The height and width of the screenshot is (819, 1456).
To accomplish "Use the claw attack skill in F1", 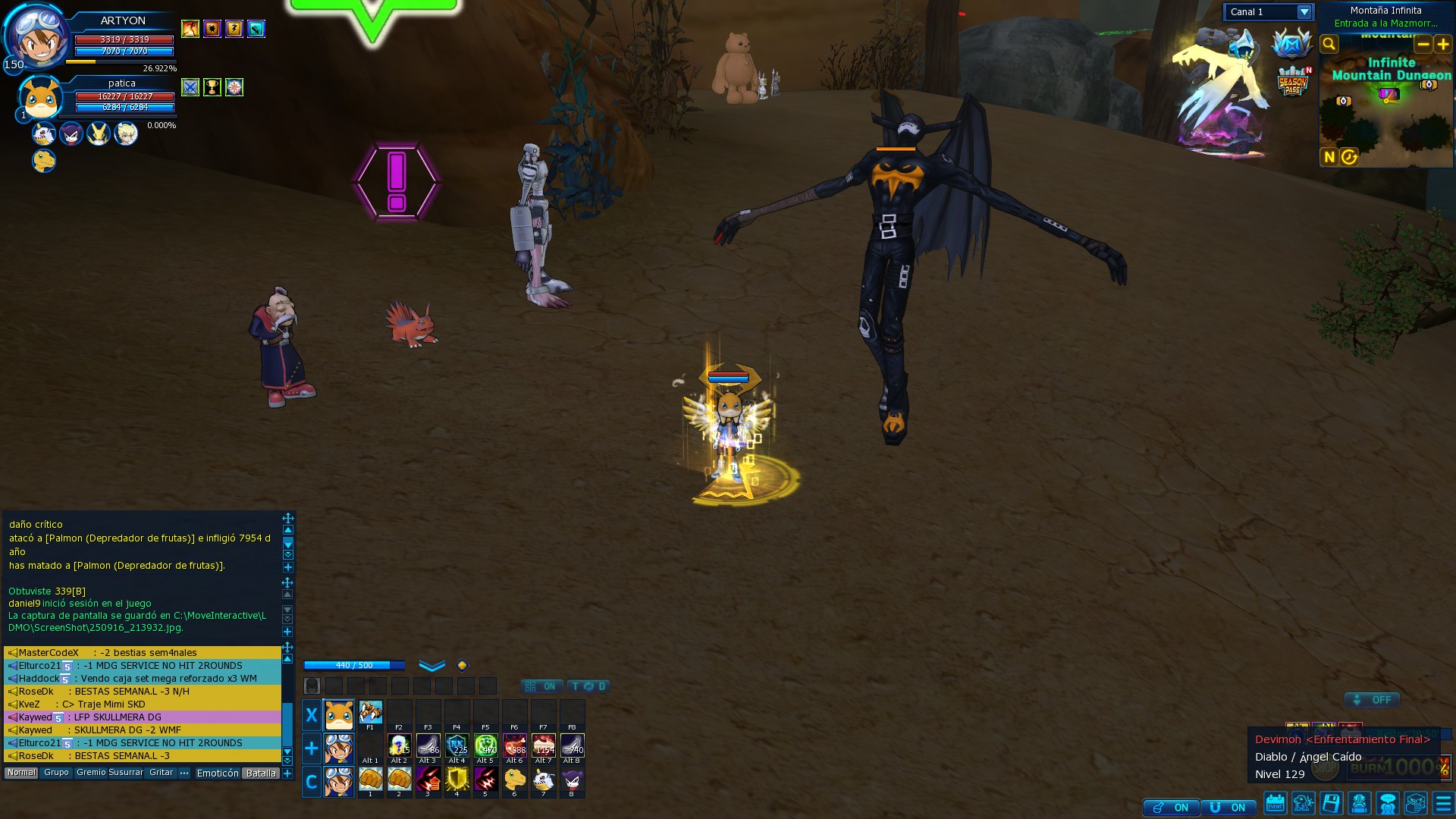I will 370,713.
